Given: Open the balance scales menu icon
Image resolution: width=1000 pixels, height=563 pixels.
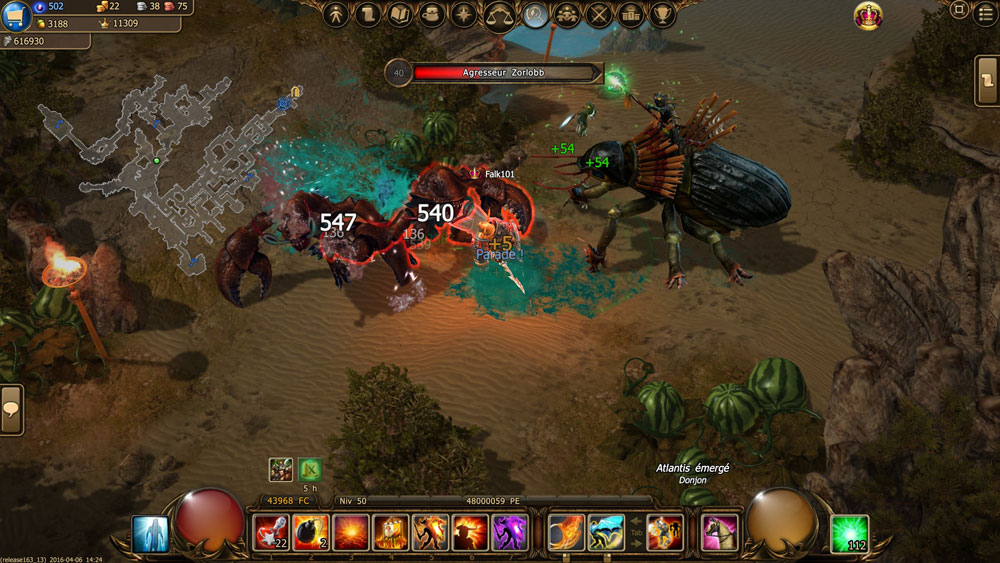Looking at the screenshot, I should tap(498, 15).
